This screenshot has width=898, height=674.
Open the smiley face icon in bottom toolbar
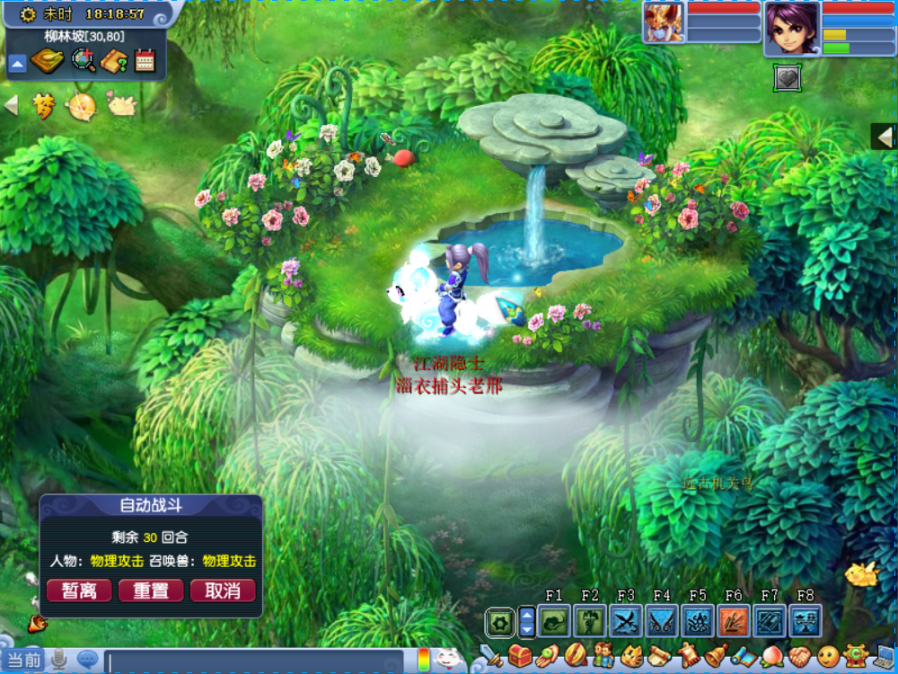pos(827,657)
